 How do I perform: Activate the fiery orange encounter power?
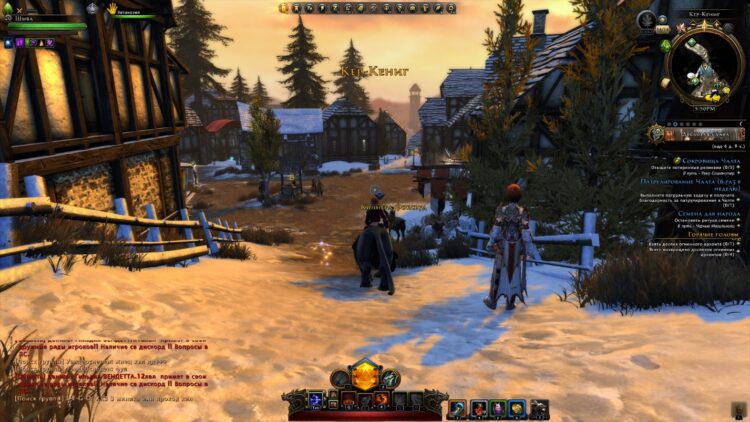tap(382, 399)
